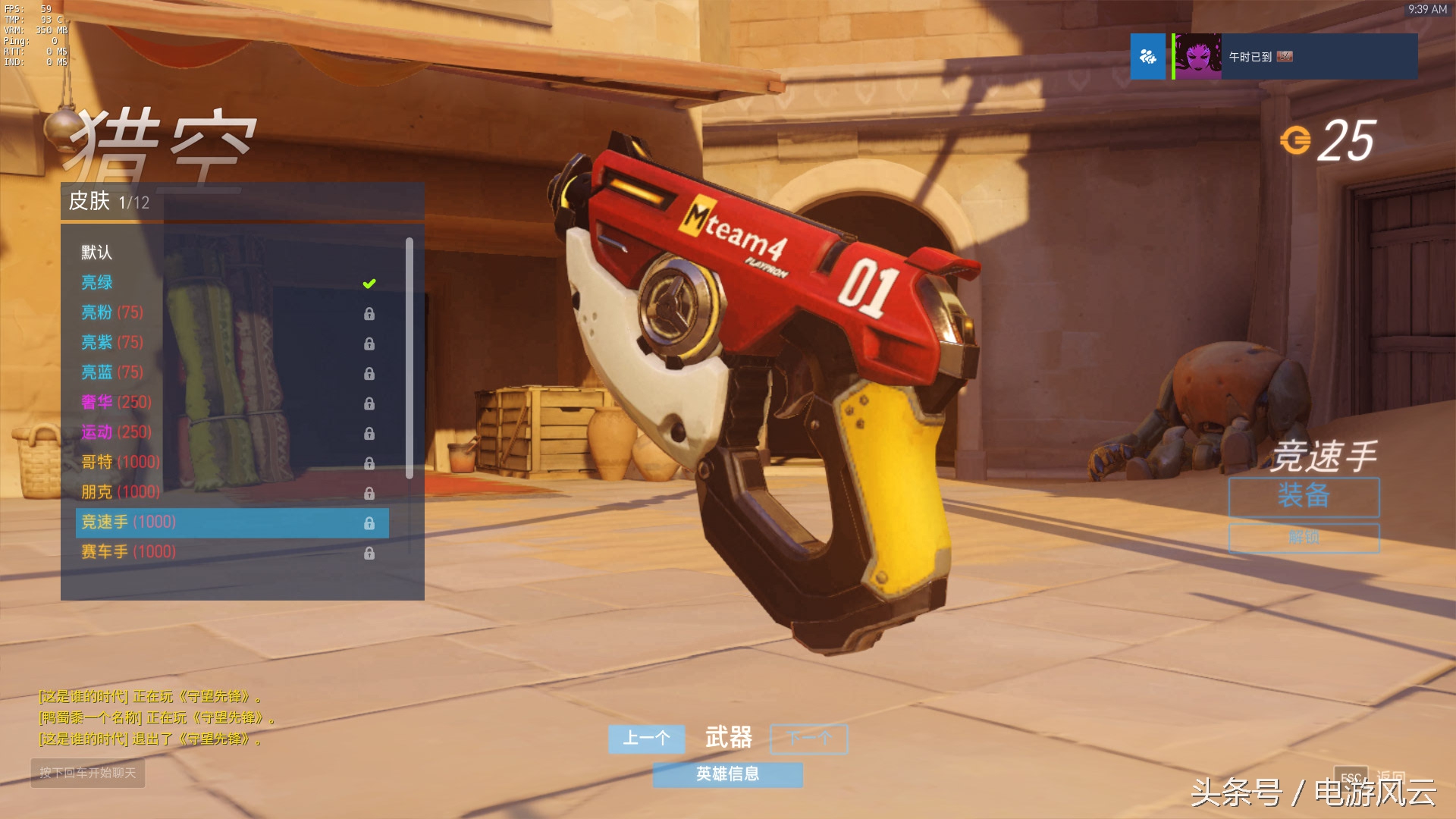Choose the 奢华 (250) skin

point(117,402)
